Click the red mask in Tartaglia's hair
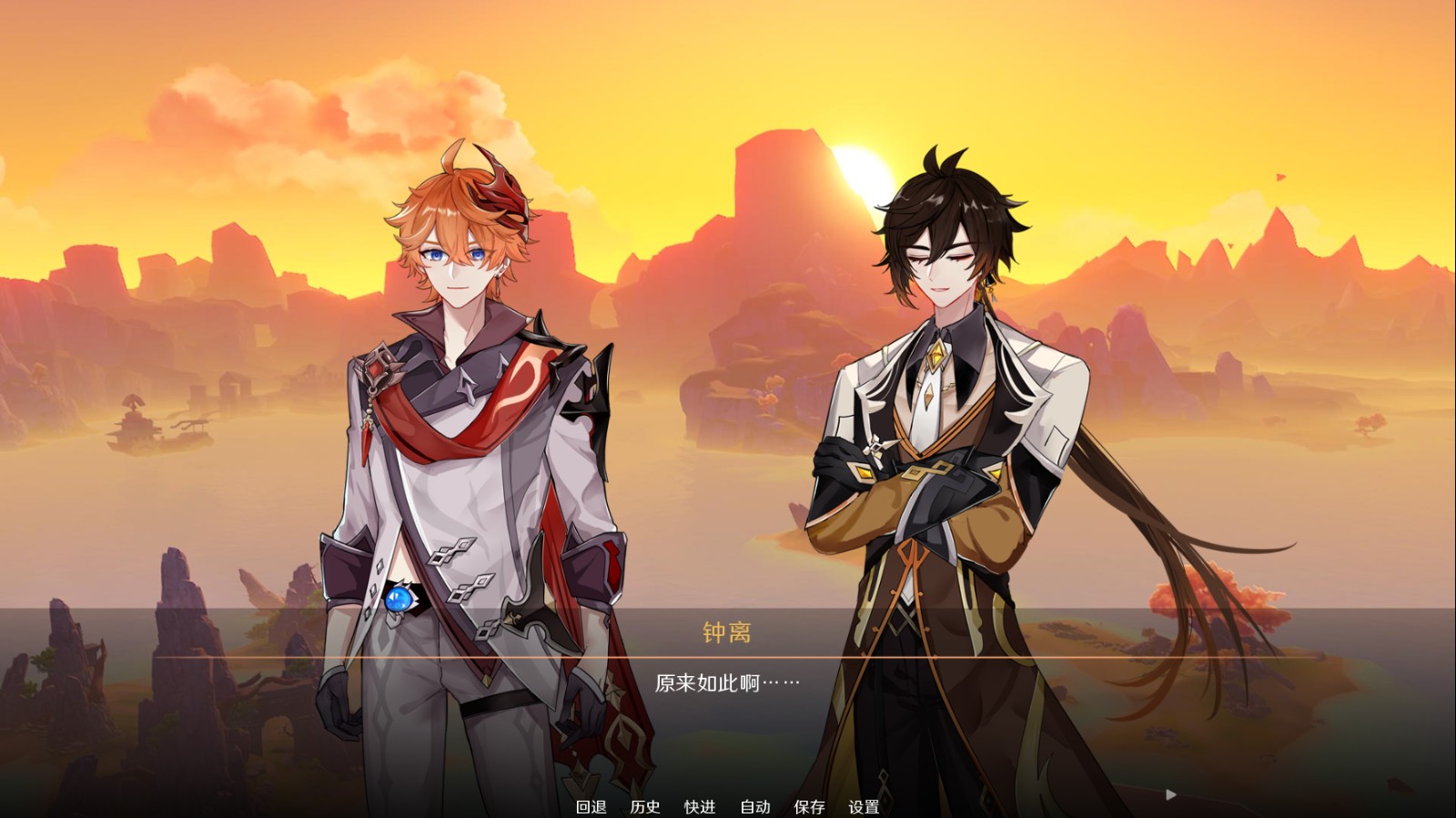 (x=501, y=192)
